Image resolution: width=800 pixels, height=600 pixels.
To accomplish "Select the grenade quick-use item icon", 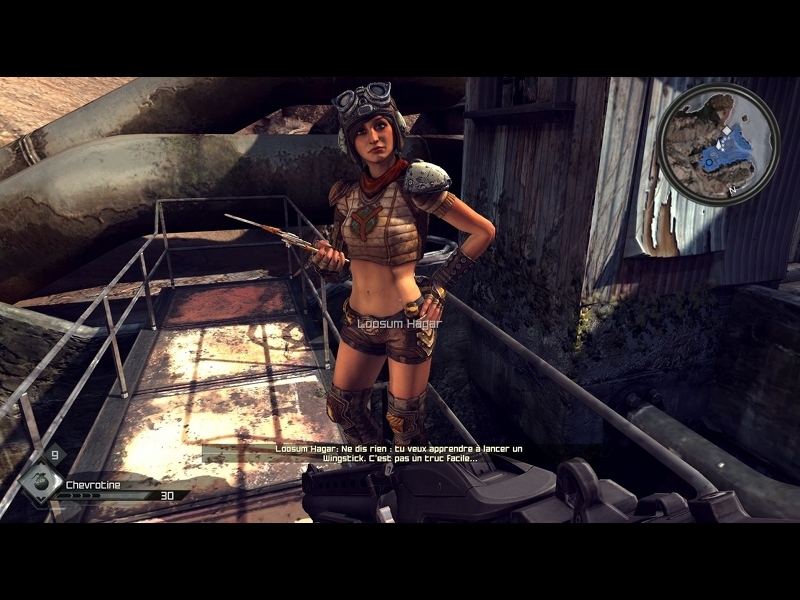I will (x=39, y=481).
